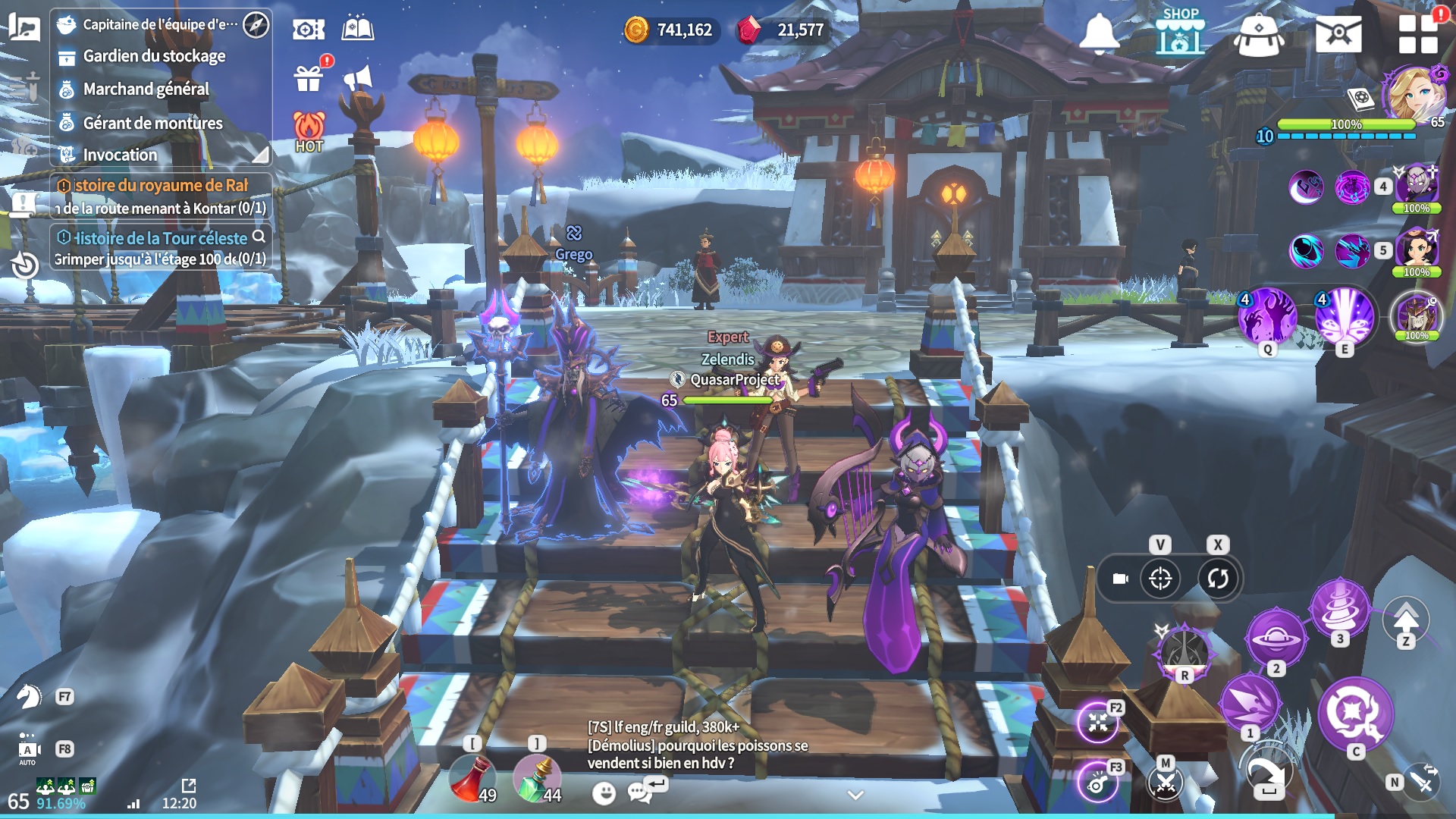The height and width of the screenshot is (819, 1456).
Task: Click the player portrait avatar
Action: tap(1414, 94)
